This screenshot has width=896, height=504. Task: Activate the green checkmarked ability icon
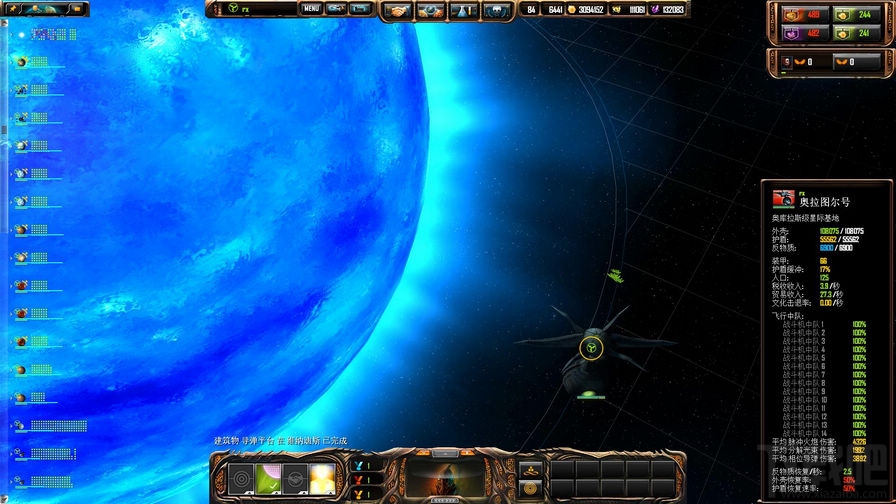click(x=269, y=479)
